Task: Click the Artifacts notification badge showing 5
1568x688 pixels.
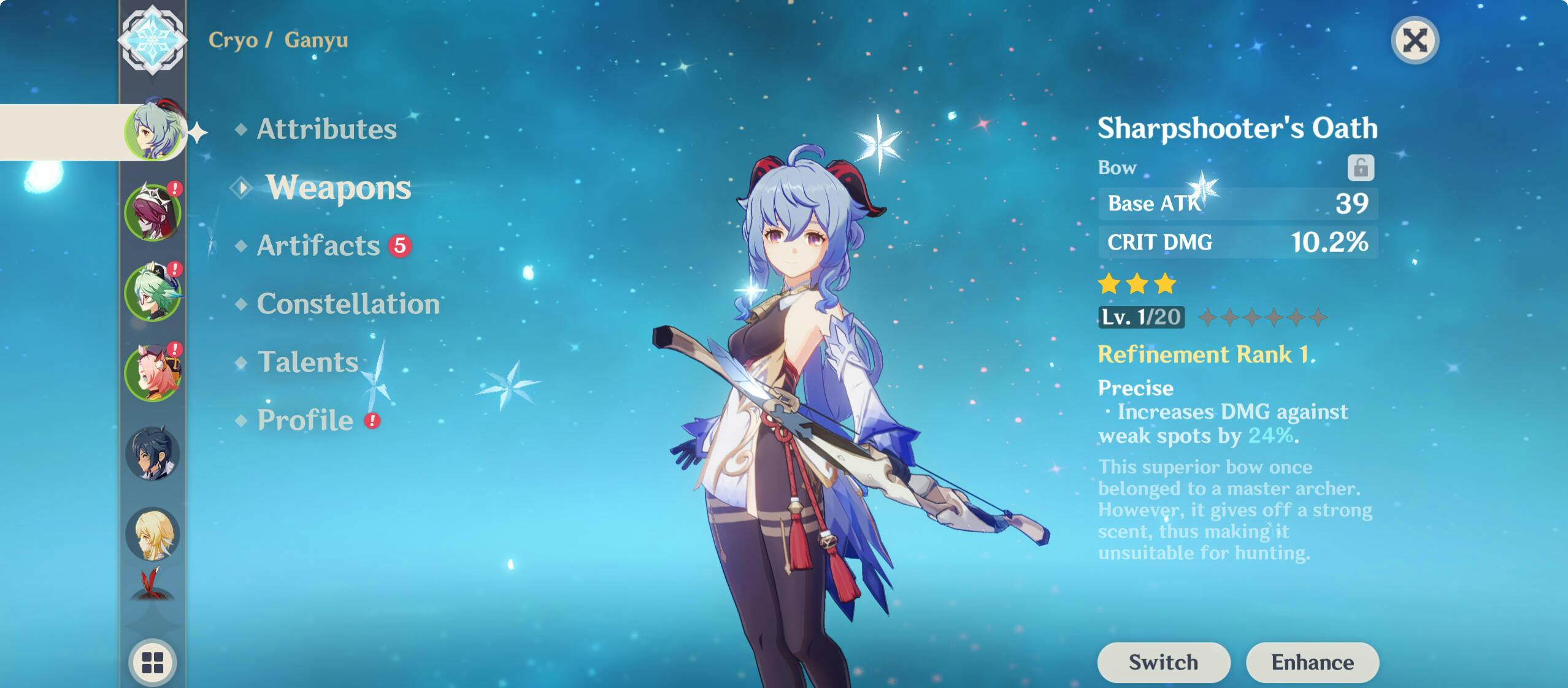Action: tap(399, 245)
